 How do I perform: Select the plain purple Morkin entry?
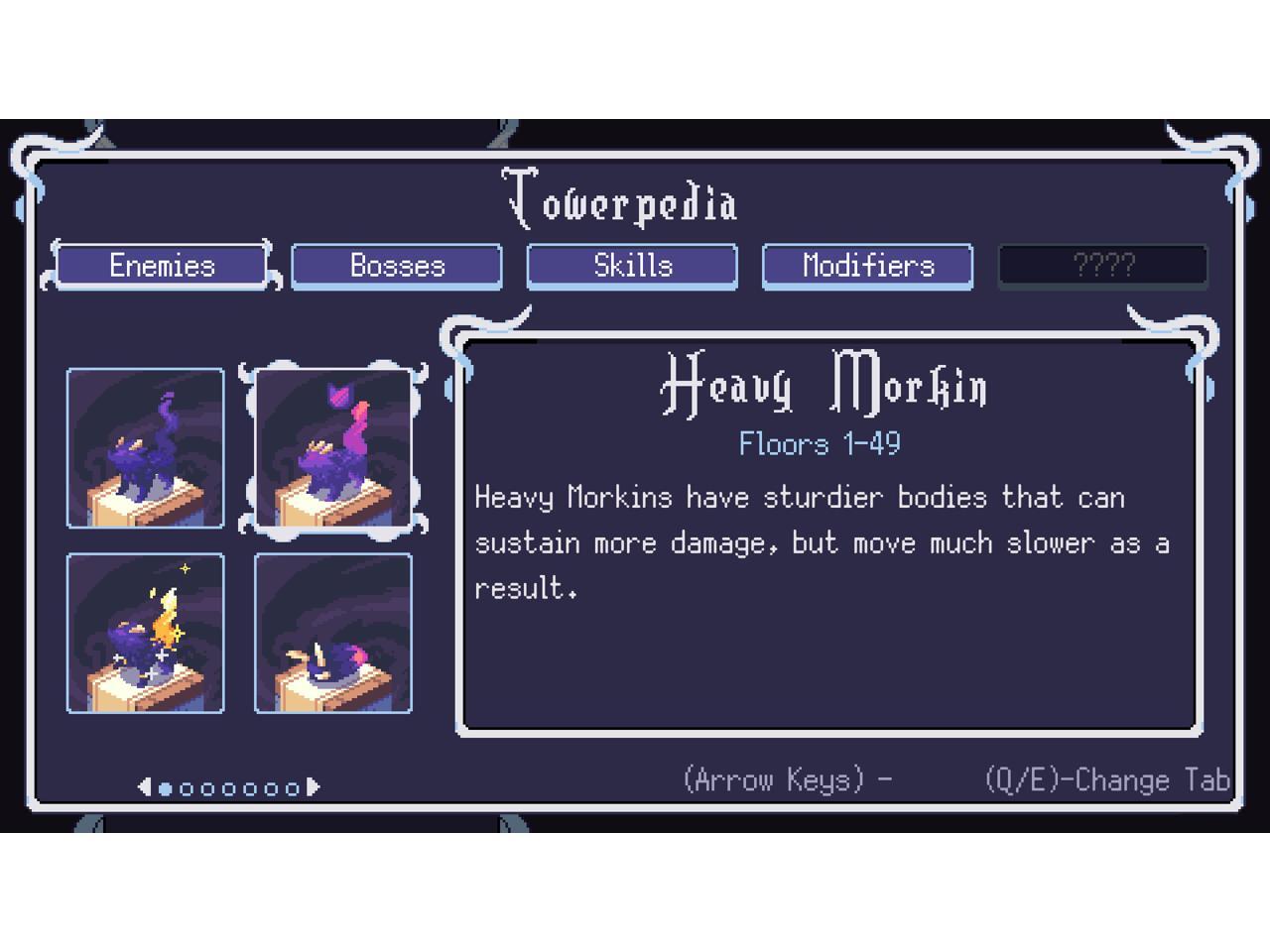146,448
